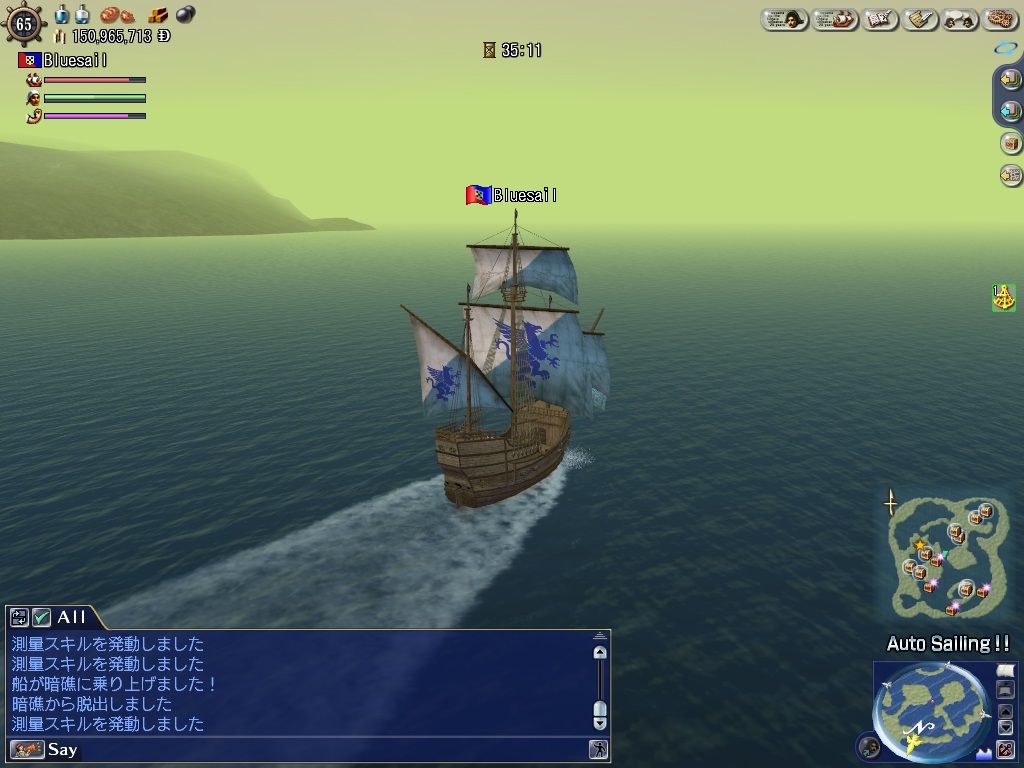
Task: Click the blue swirl ring icon
Action: [x=1005, y=47]
